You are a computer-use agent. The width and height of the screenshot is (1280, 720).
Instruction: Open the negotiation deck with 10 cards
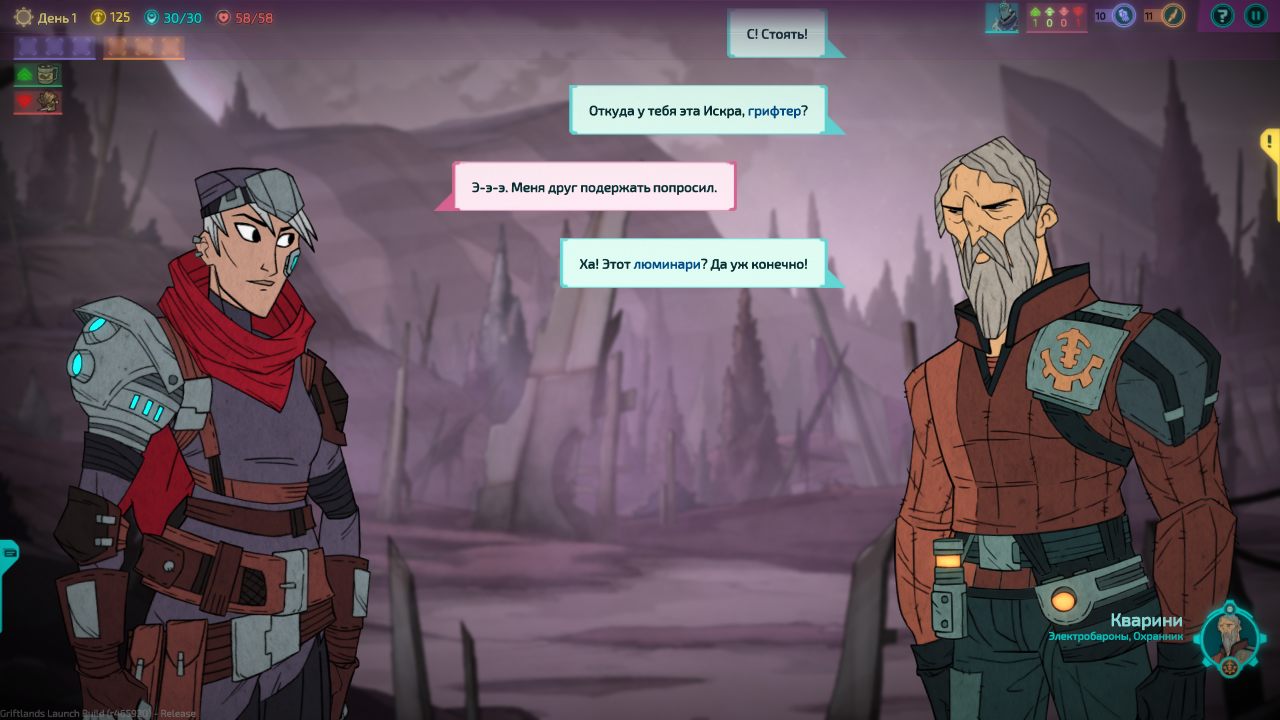(x=1115, y=15)
